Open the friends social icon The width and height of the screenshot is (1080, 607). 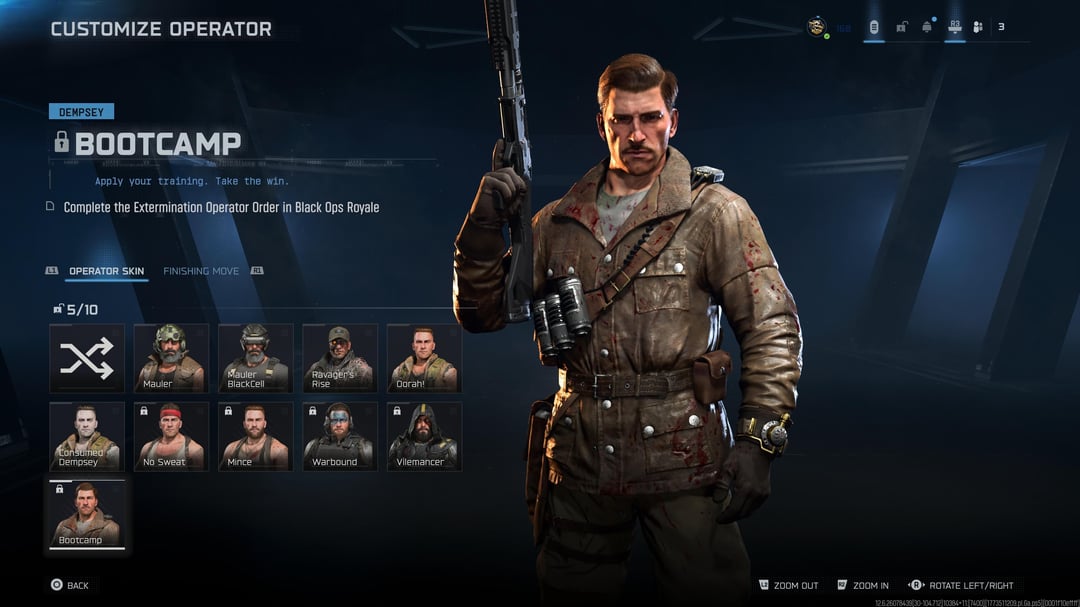point(978,27)
